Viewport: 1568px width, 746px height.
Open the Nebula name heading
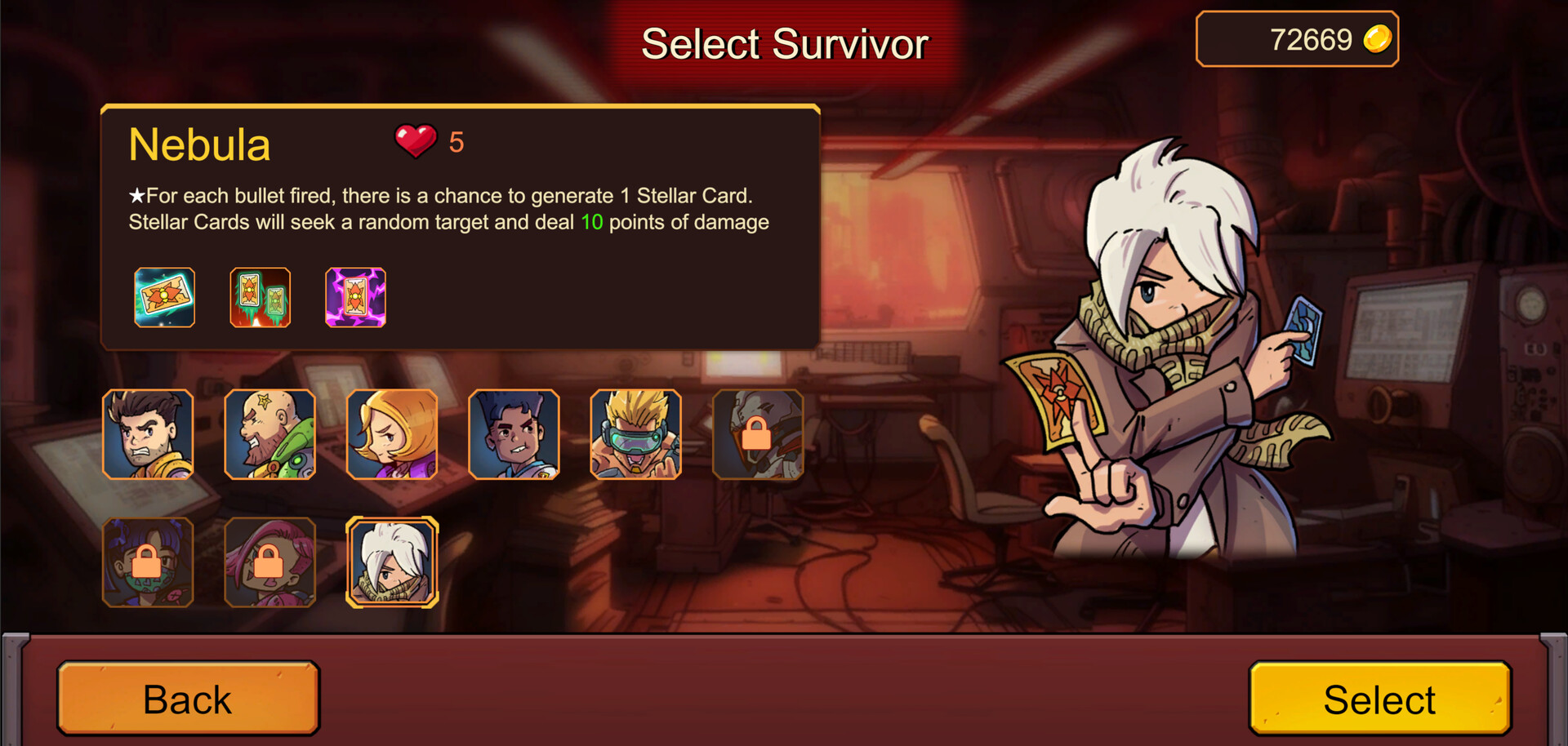pyautogui.click(x=200, y=144)
